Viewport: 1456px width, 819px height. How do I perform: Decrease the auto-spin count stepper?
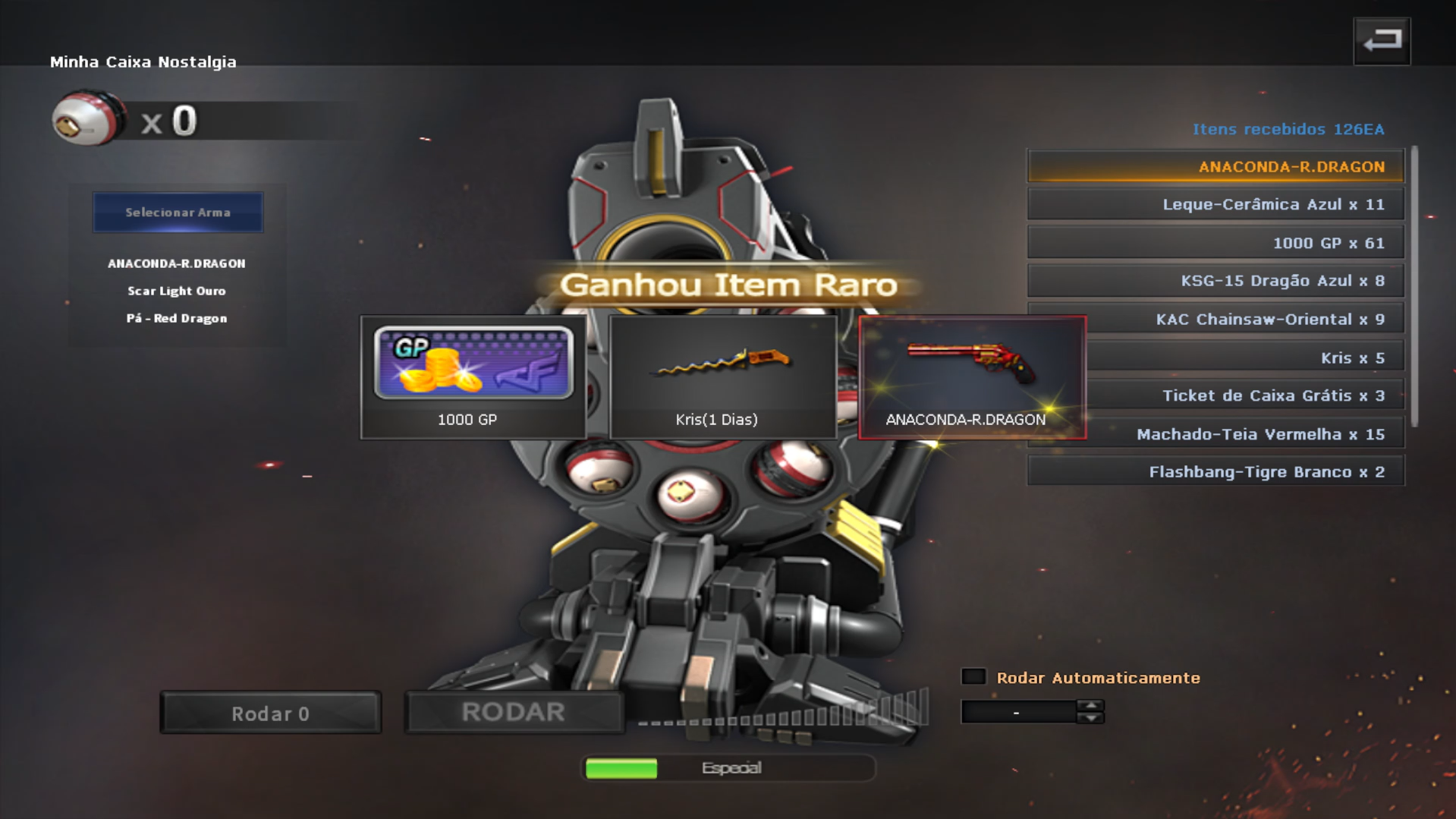1090,718
